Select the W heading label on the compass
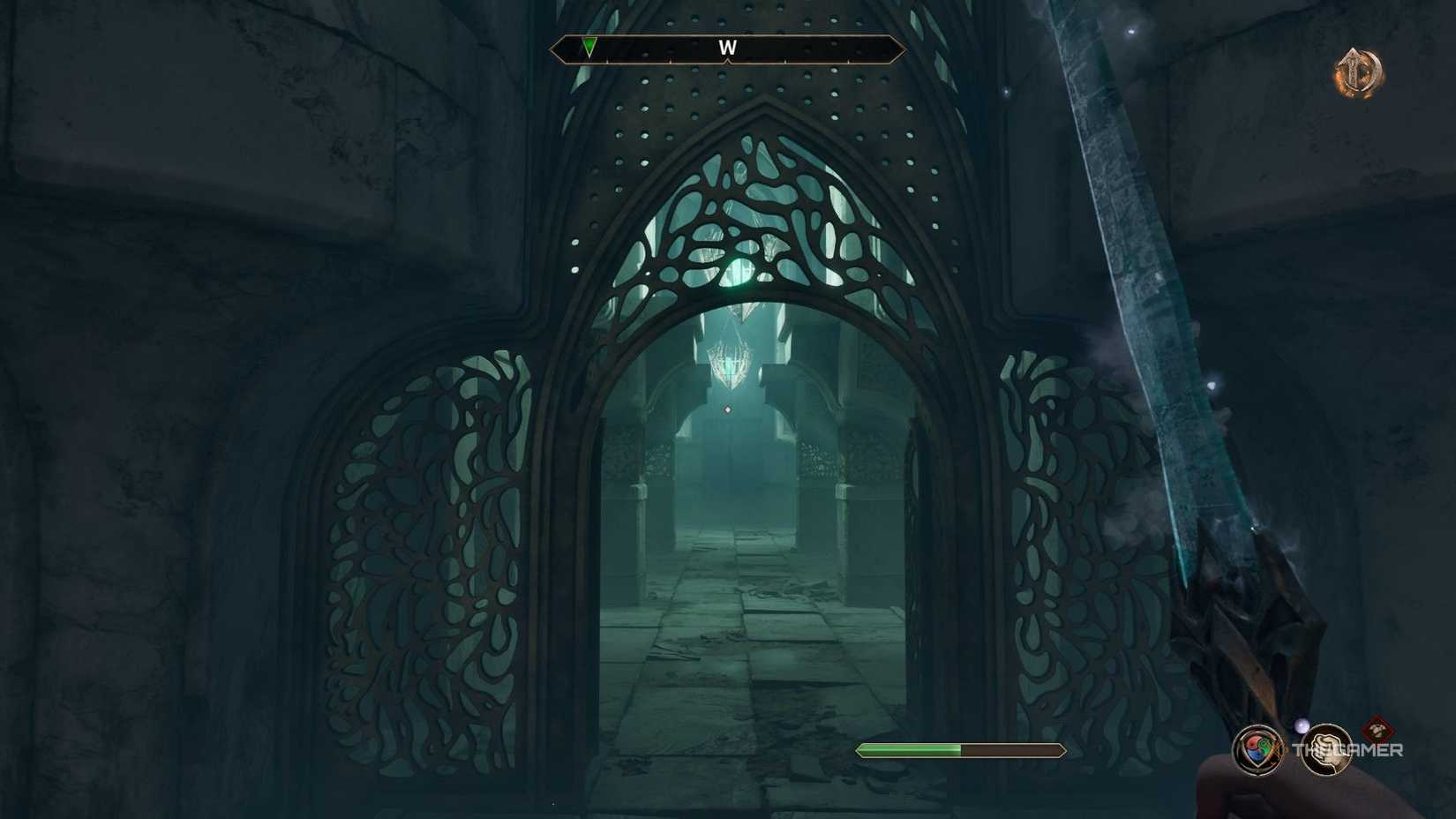Image resolution: width=1456 pixels, height=819 pixels. [727, 48]
